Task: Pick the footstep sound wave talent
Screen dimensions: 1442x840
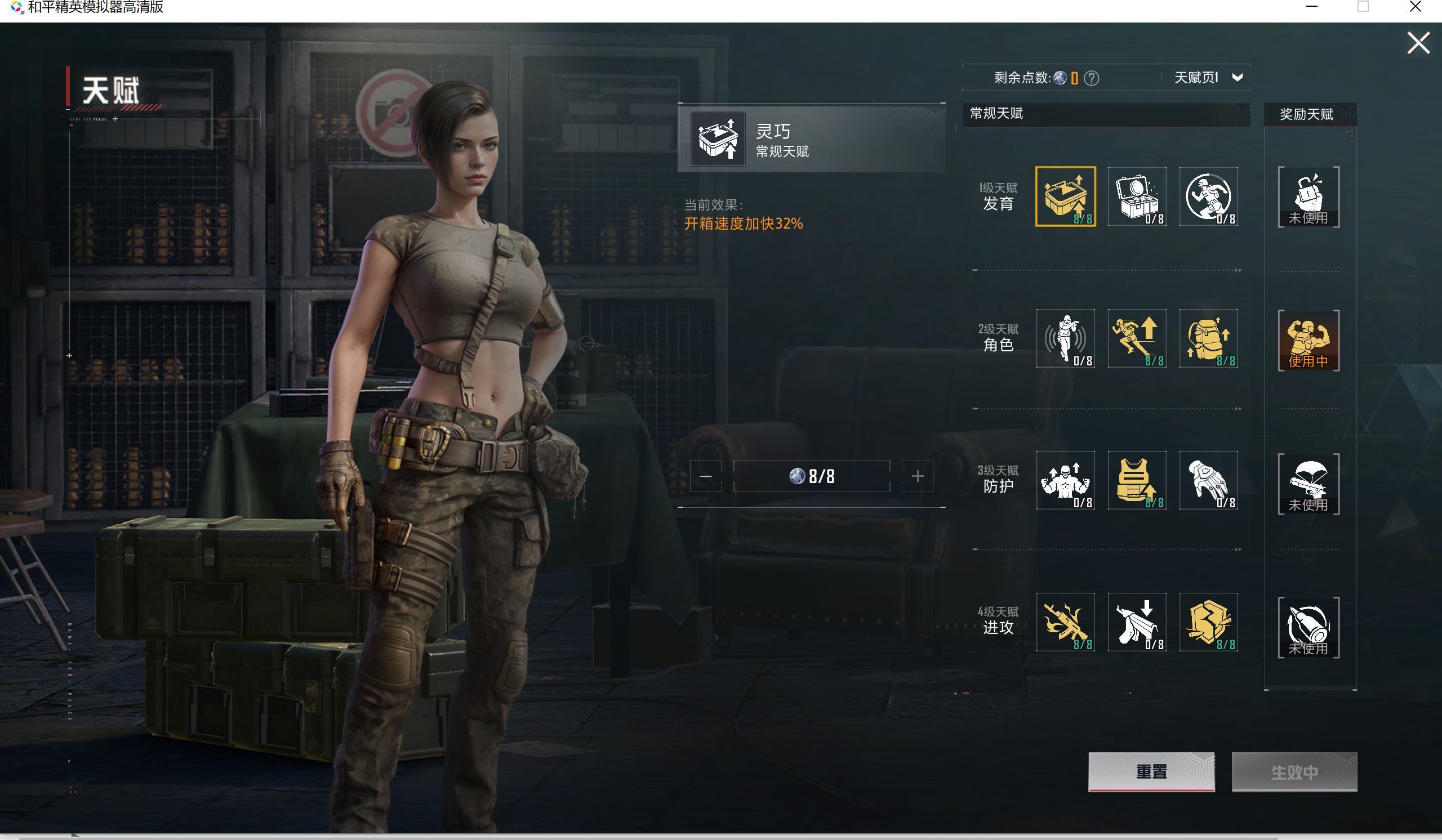Action: click(x=1065, y=338)
